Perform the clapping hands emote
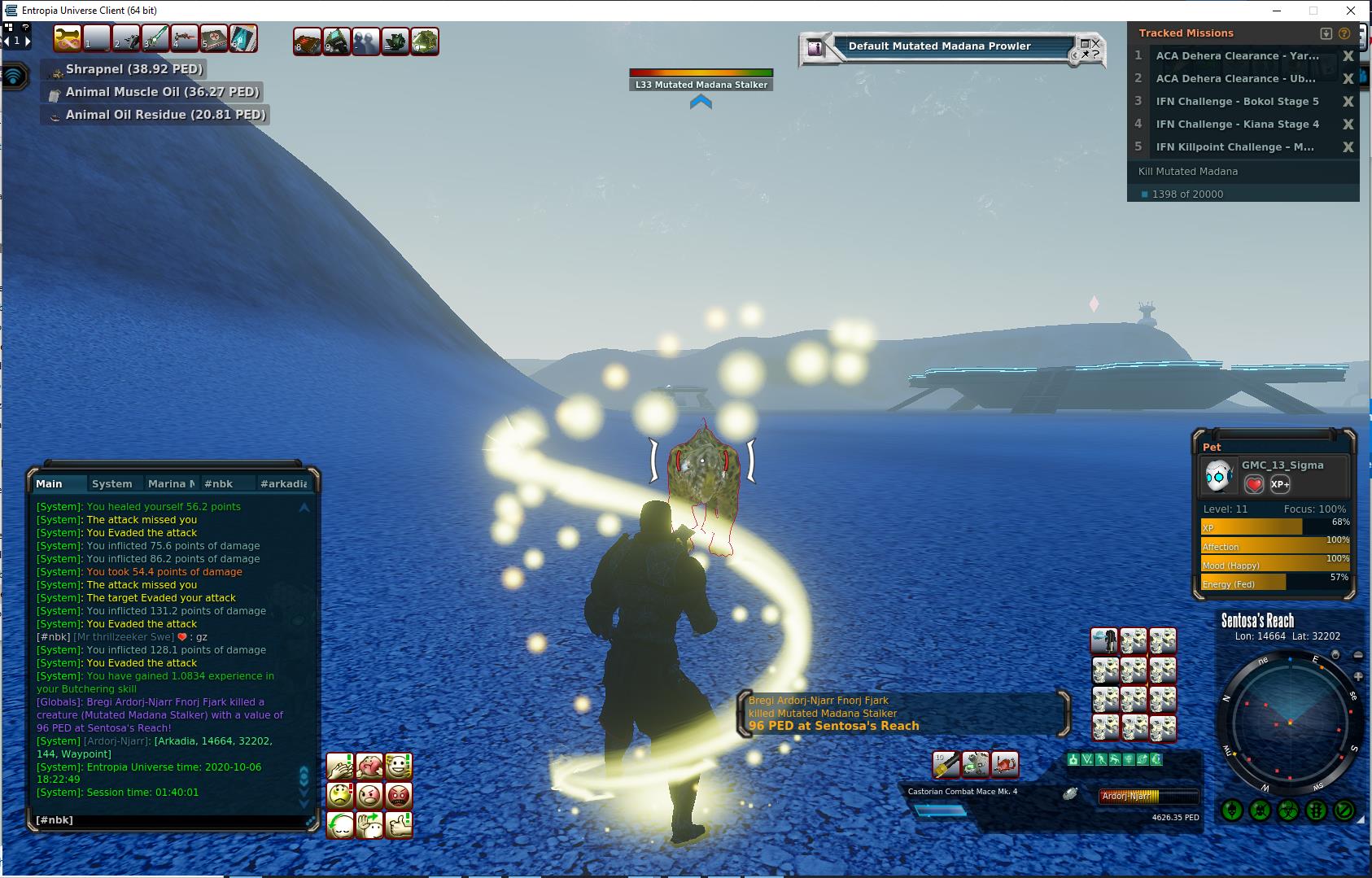Screen dimensions: 1372x878 340,767
